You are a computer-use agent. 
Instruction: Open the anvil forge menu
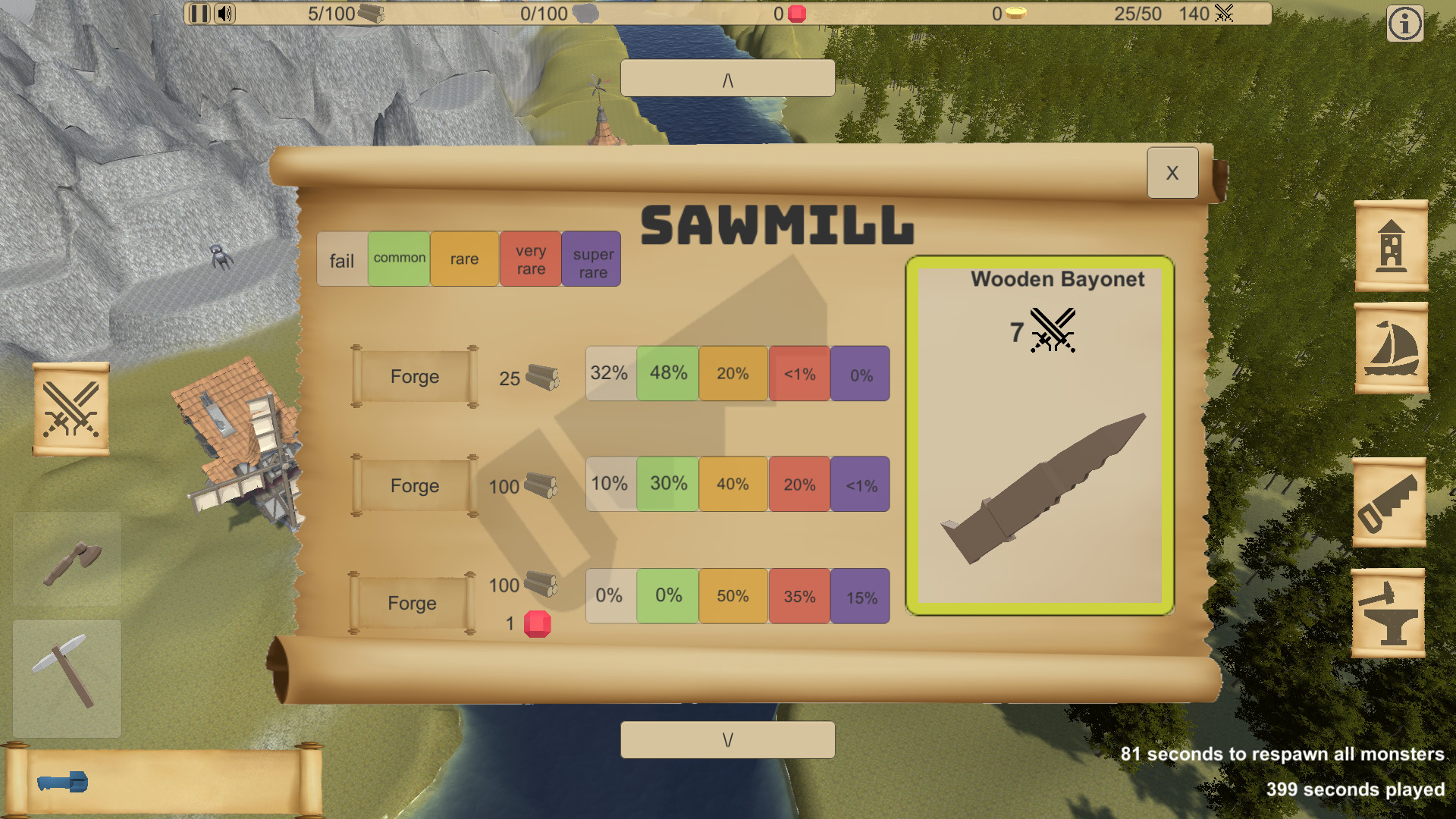[x=1391, y=611]
